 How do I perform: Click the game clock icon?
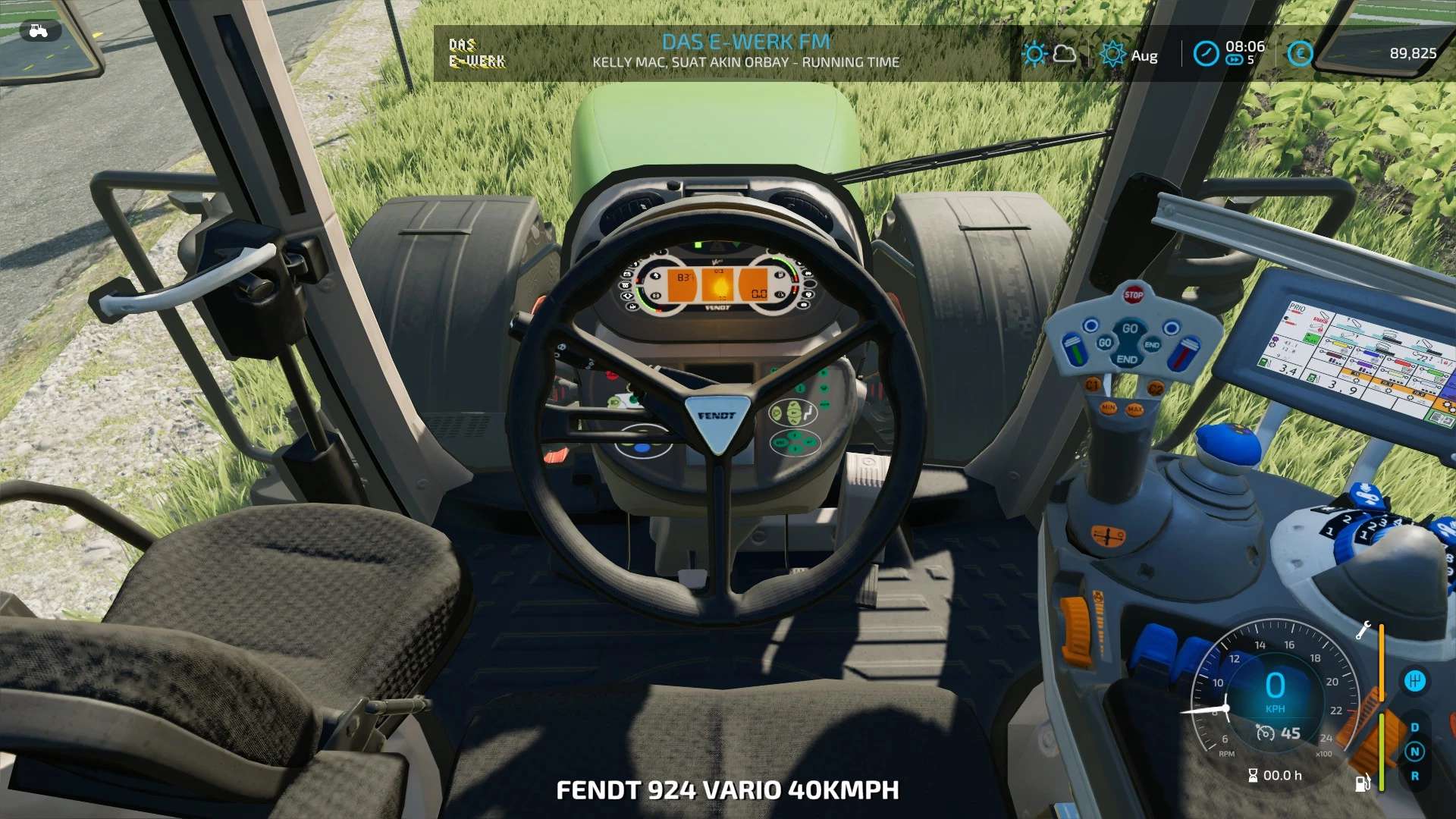[x=1206, y=53]
